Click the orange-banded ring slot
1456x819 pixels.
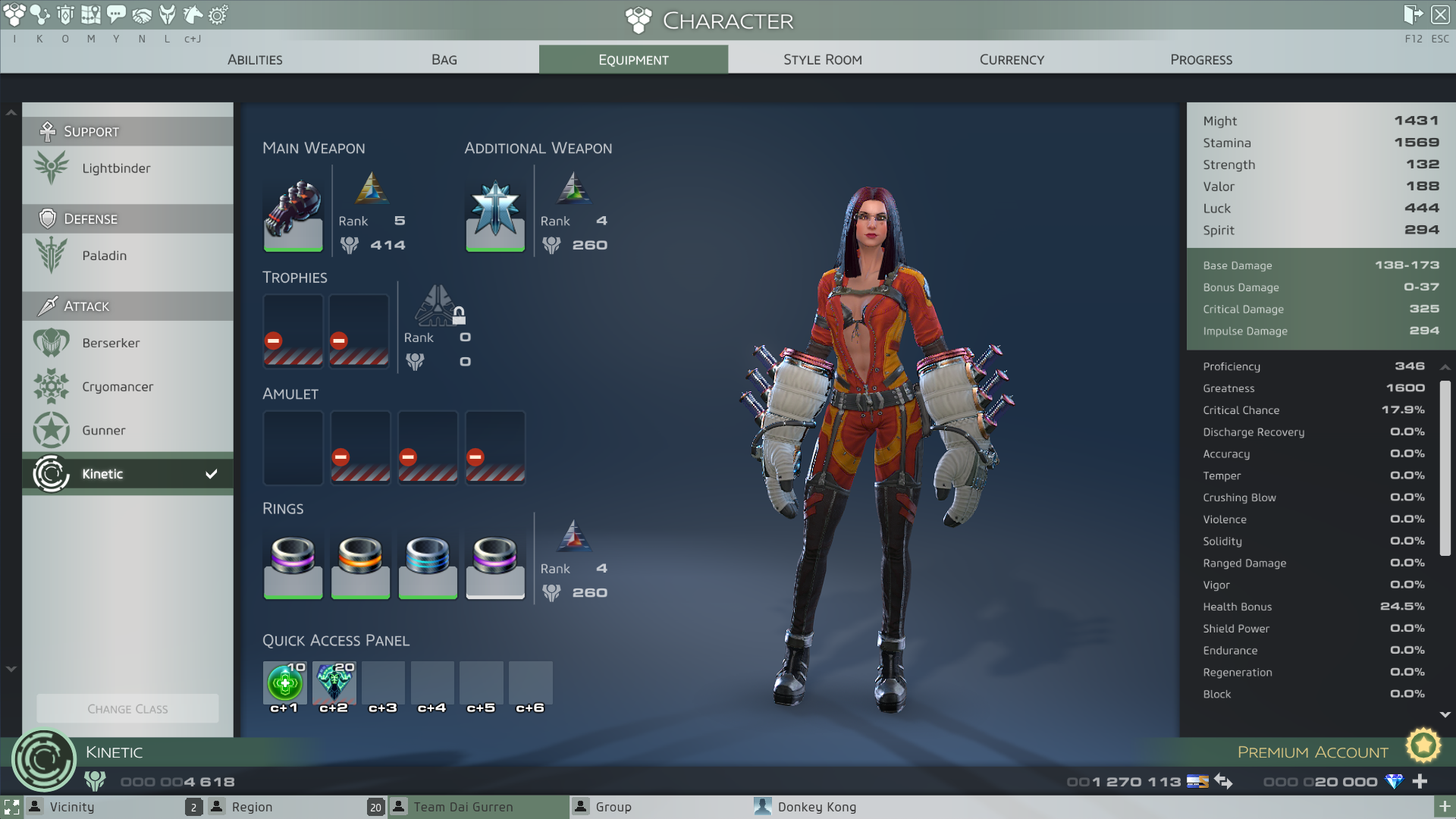click(360, 566)
